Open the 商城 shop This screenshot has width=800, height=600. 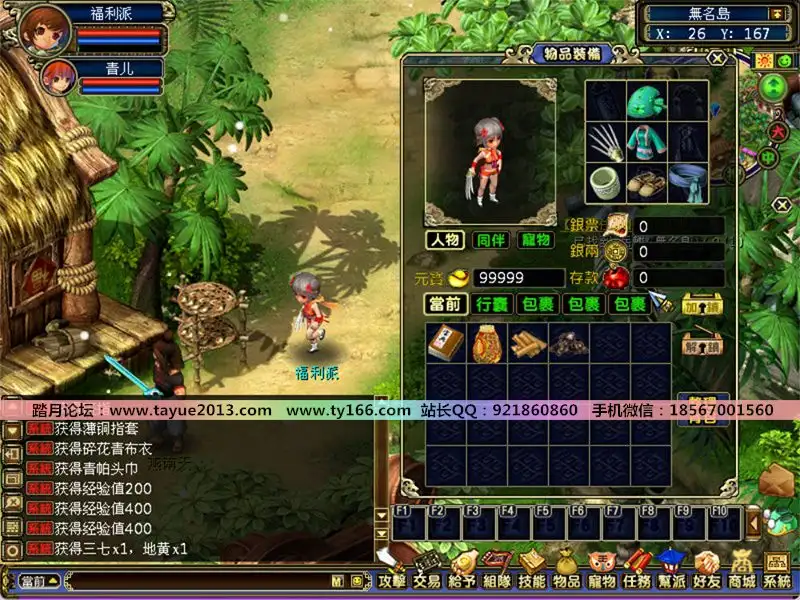[742, 578]
